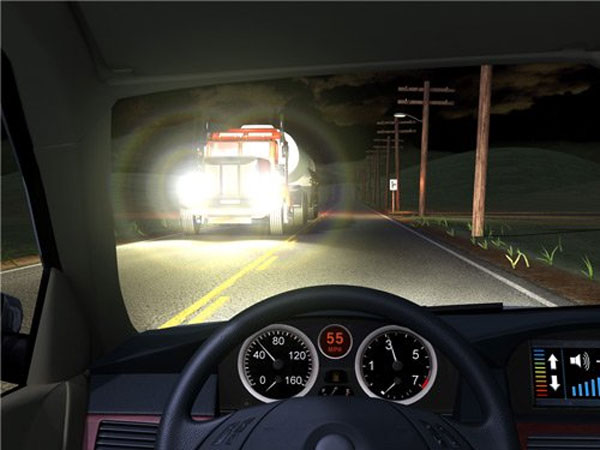Image resolution: width=600 pixels, height=450 pixels.
Task: Toggle the speaker volume icon
Action: tap(579, 360)
